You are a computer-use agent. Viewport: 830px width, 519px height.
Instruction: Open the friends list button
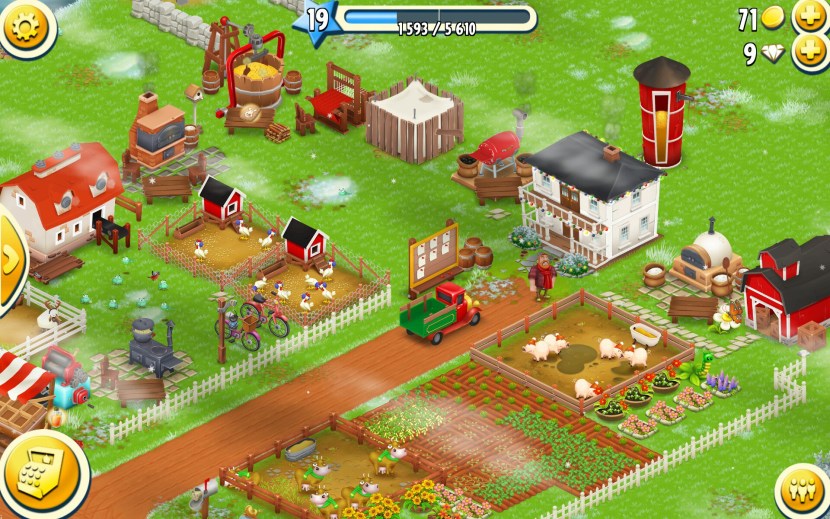point(804,490)
